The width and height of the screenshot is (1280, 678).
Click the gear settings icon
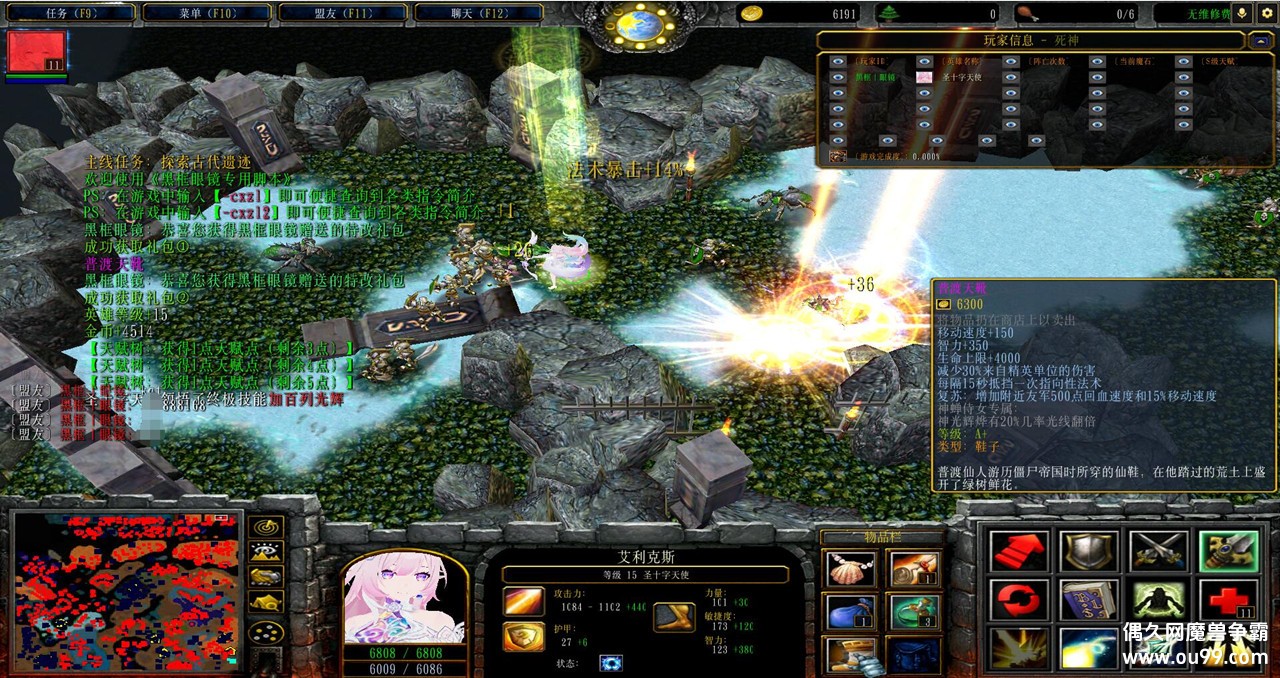coord(1267,13)
